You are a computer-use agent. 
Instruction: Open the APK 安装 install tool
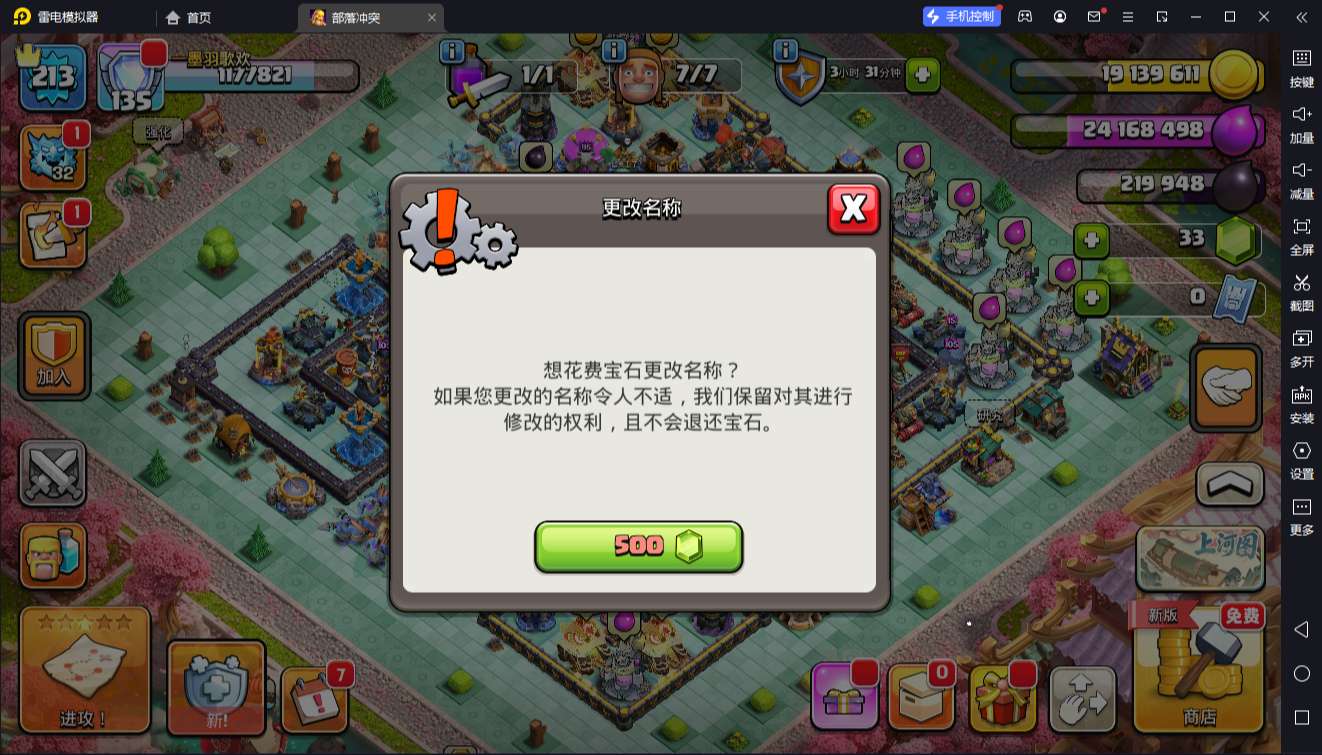click(x=1301, y=403)
